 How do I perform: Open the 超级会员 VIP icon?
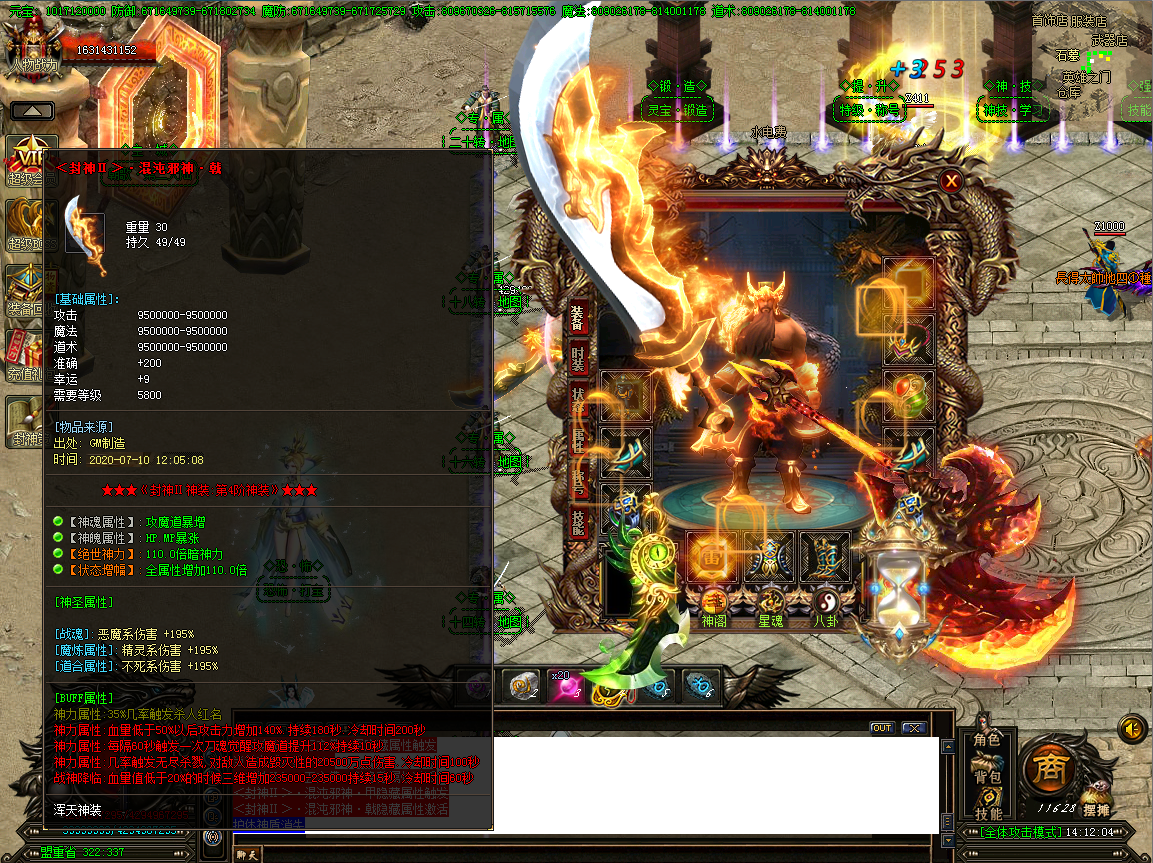coord(28,160)
